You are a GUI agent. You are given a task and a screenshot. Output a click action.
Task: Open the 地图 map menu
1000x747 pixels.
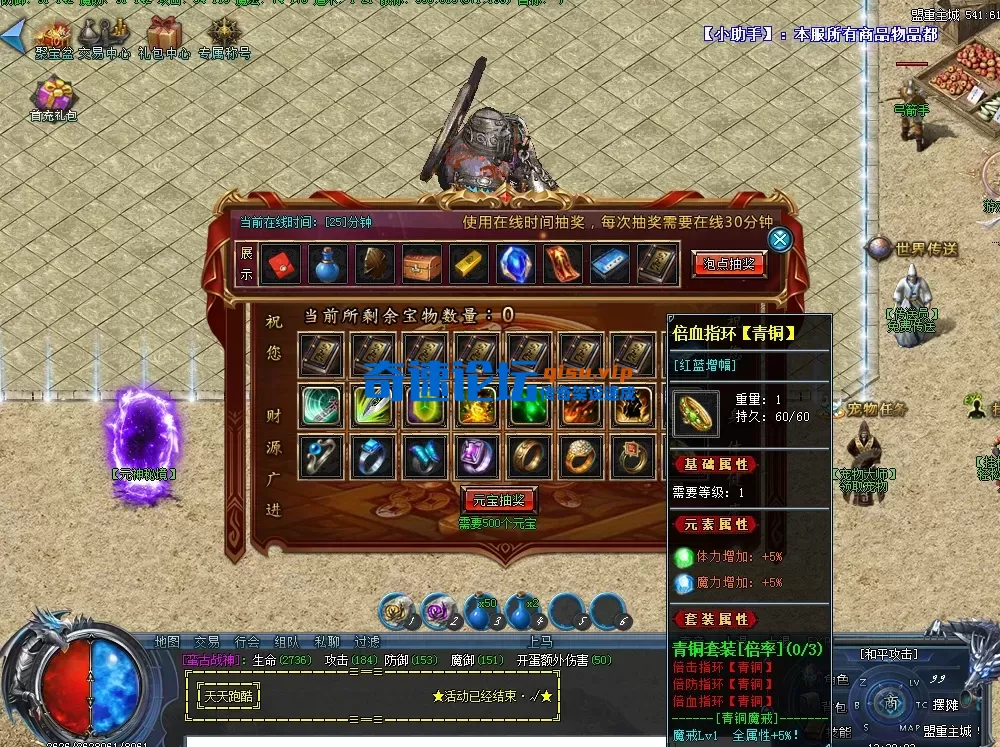(167, 642)
